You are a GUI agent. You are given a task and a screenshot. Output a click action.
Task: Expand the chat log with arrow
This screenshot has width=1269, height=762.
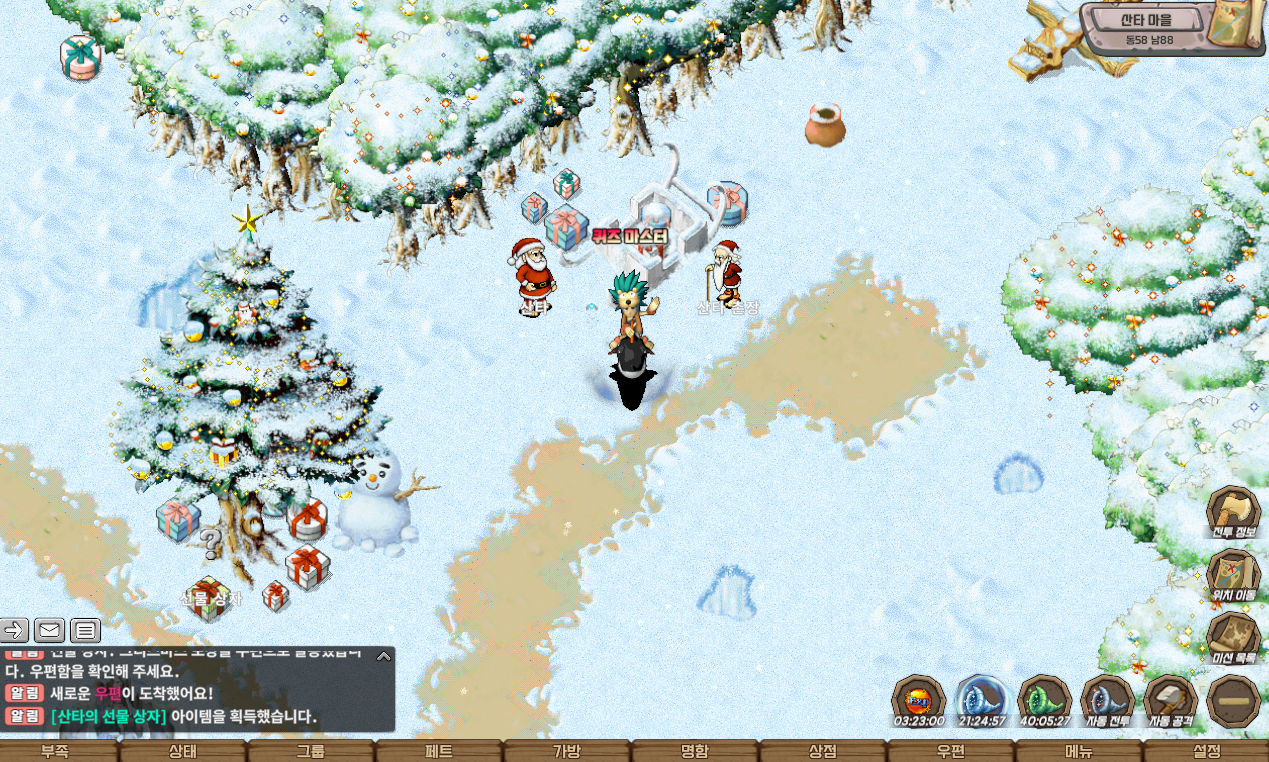[x=383, y=657]
